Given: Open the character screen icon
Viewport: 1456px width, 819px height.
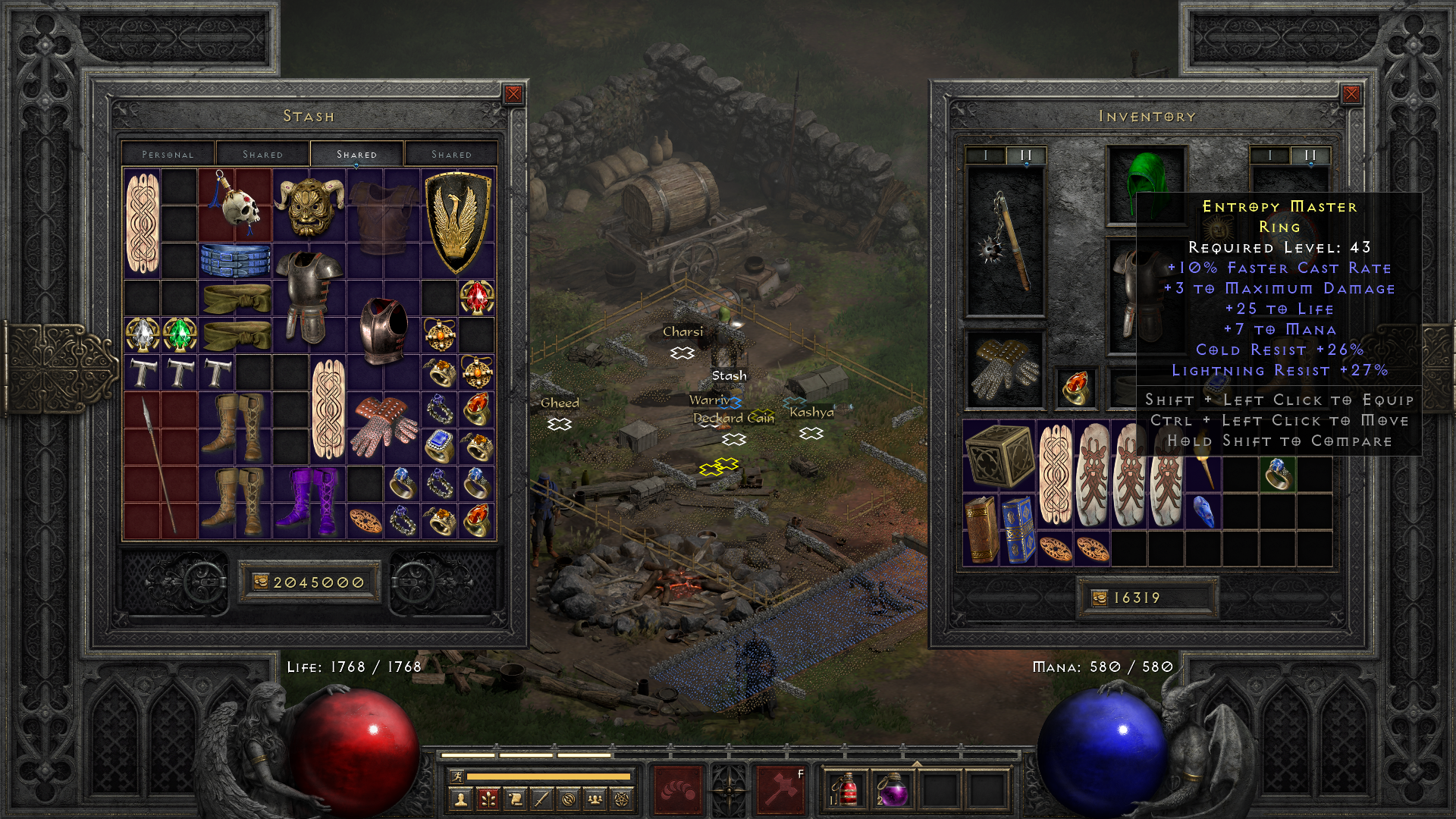Looking at the screenshot, I should click(x=462, y=799).
